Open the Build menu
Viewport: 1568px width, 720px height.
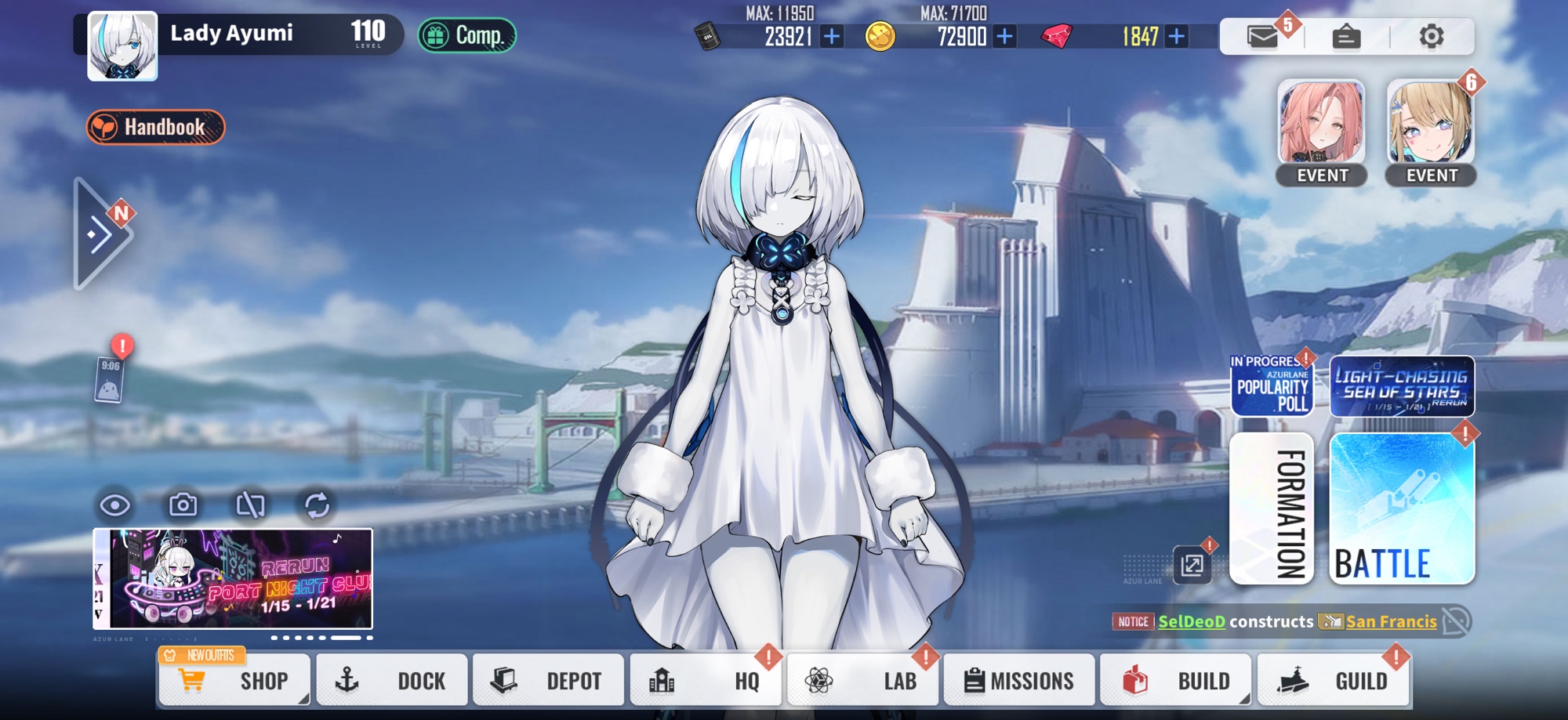(x=1174, y=680)
